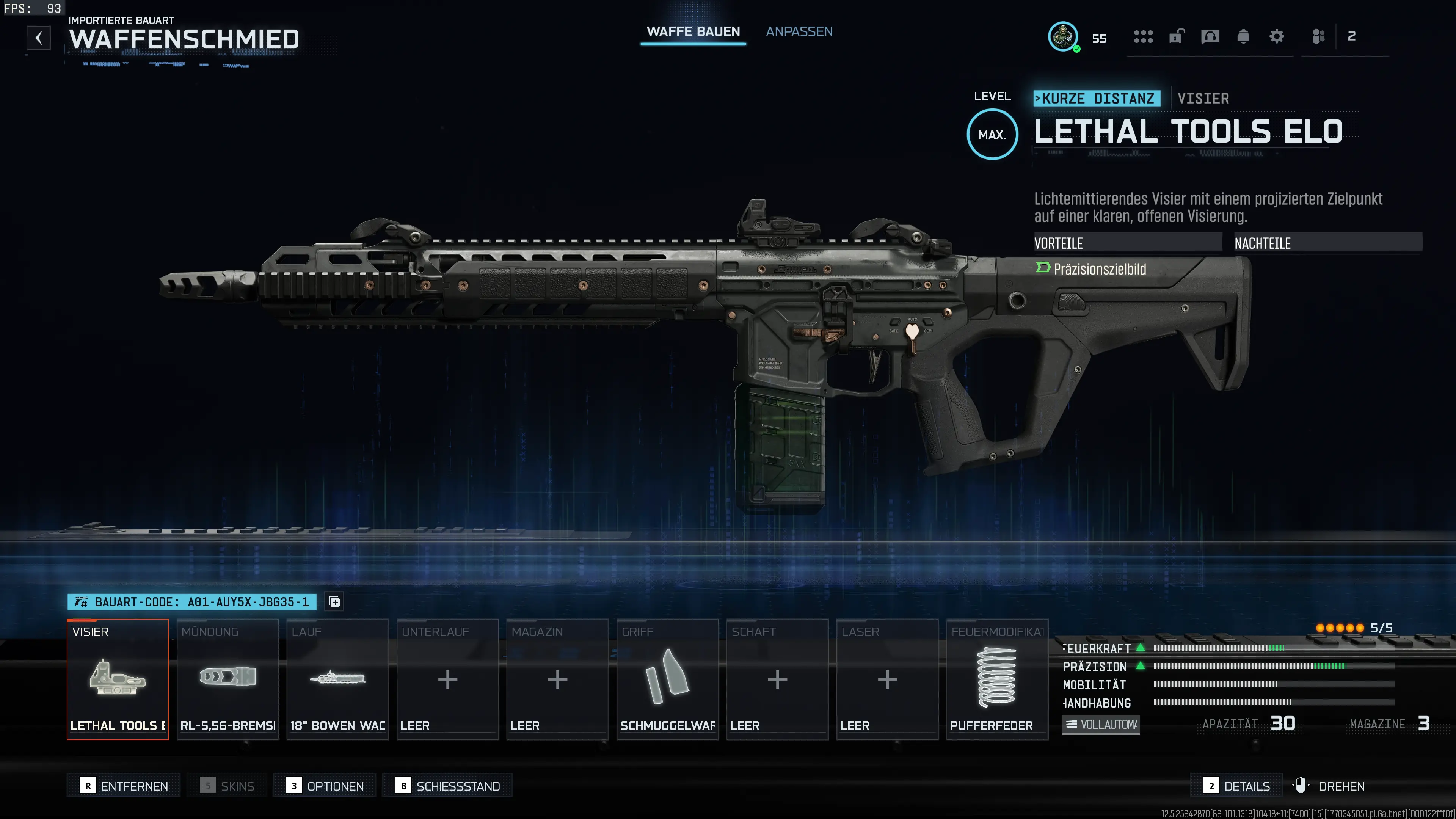
Task: Click the challenges hexagon grid icon
Action: pyautogui.click(x=1144, y=36)
